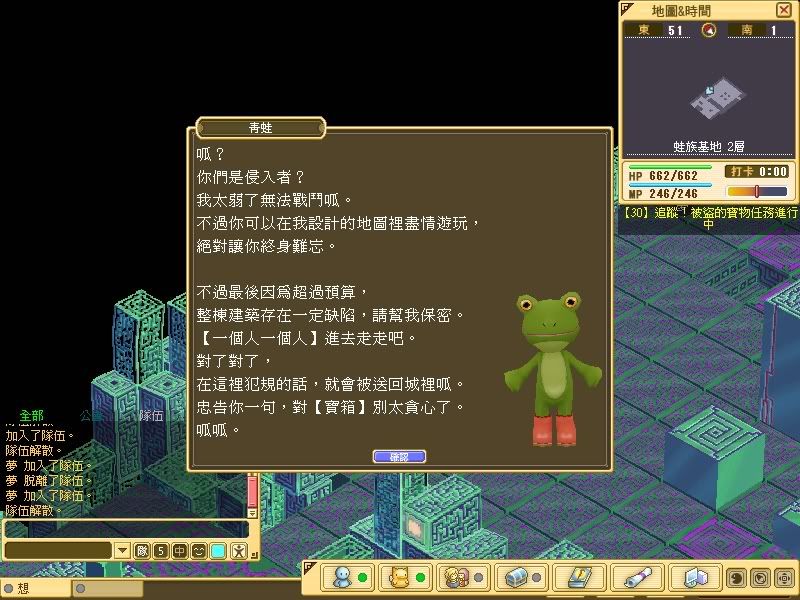Open the yellow pet menu
800x600 pixels.
[400, 578]
